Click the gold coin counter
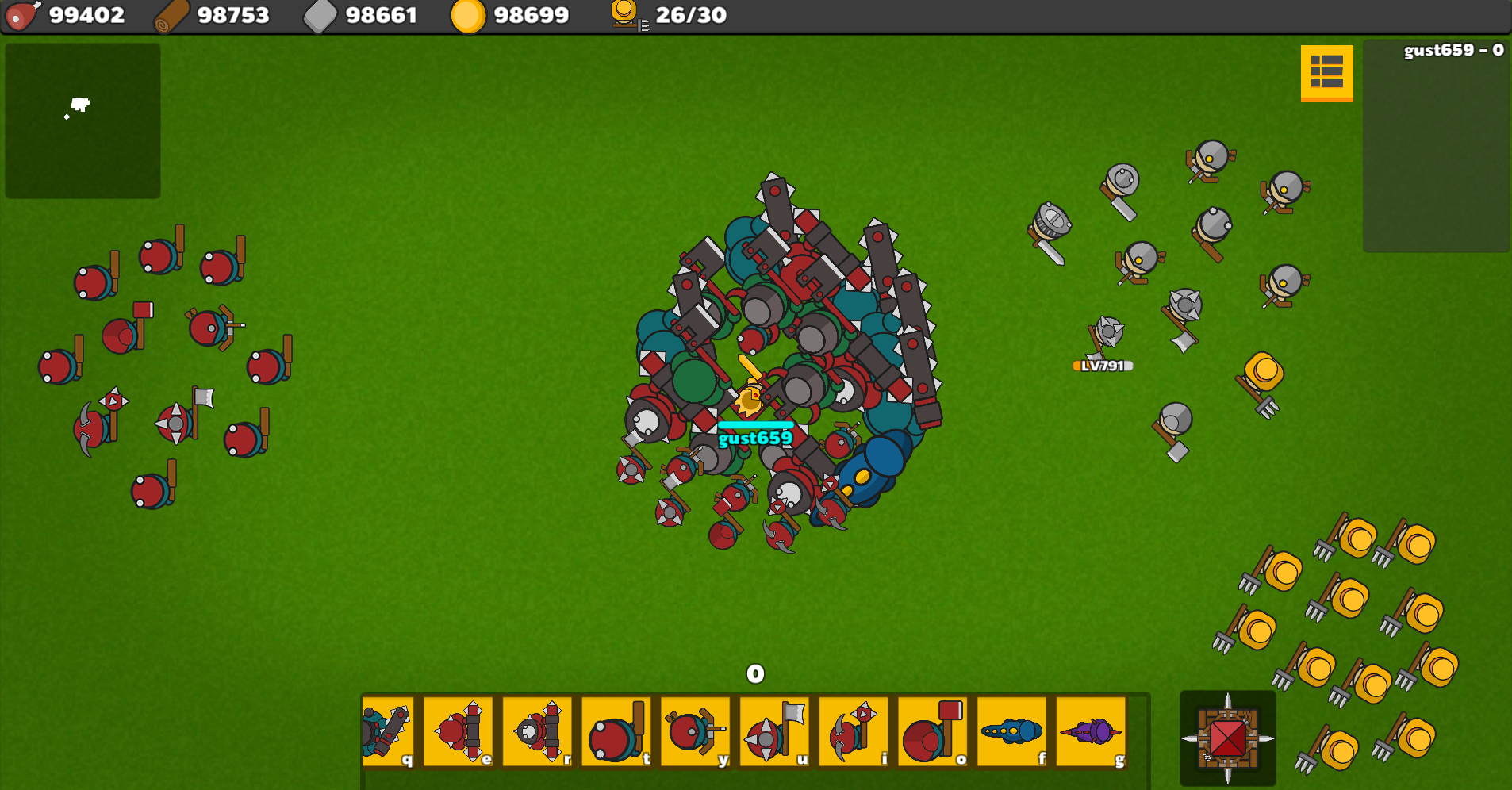 (x=512, y=15)
